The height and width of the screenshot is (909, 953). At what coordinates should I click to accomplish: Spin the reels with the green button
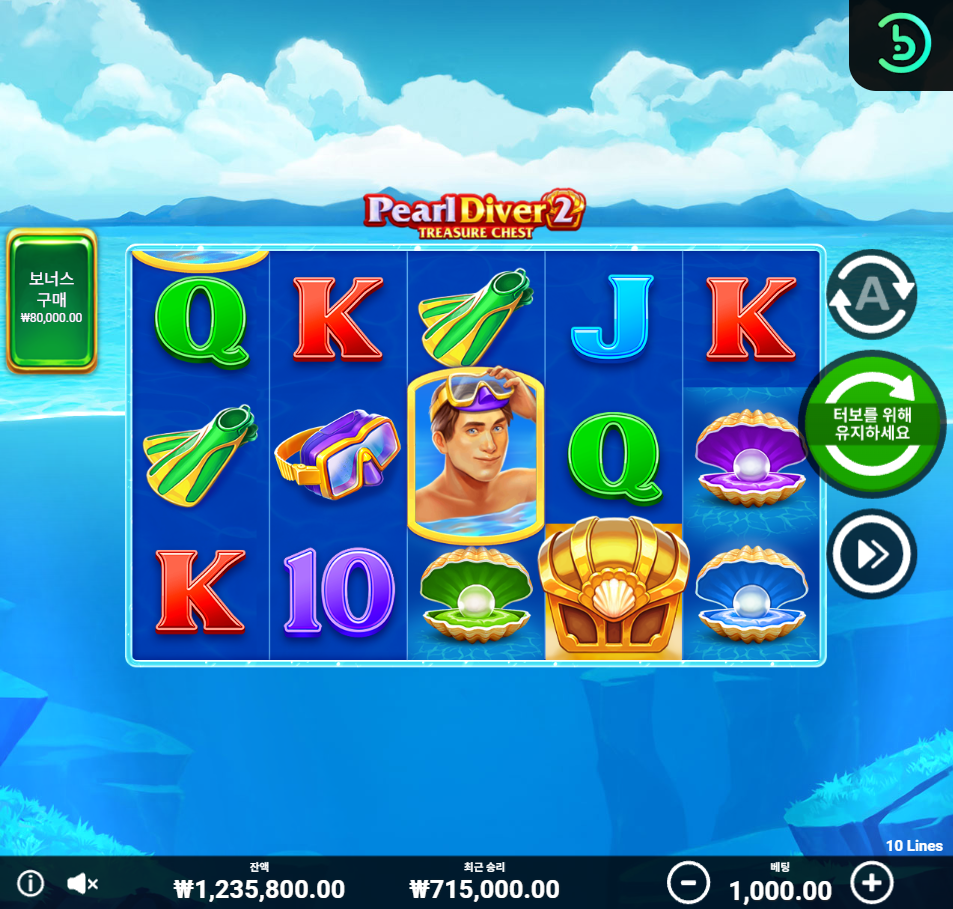tap(874, 424)
